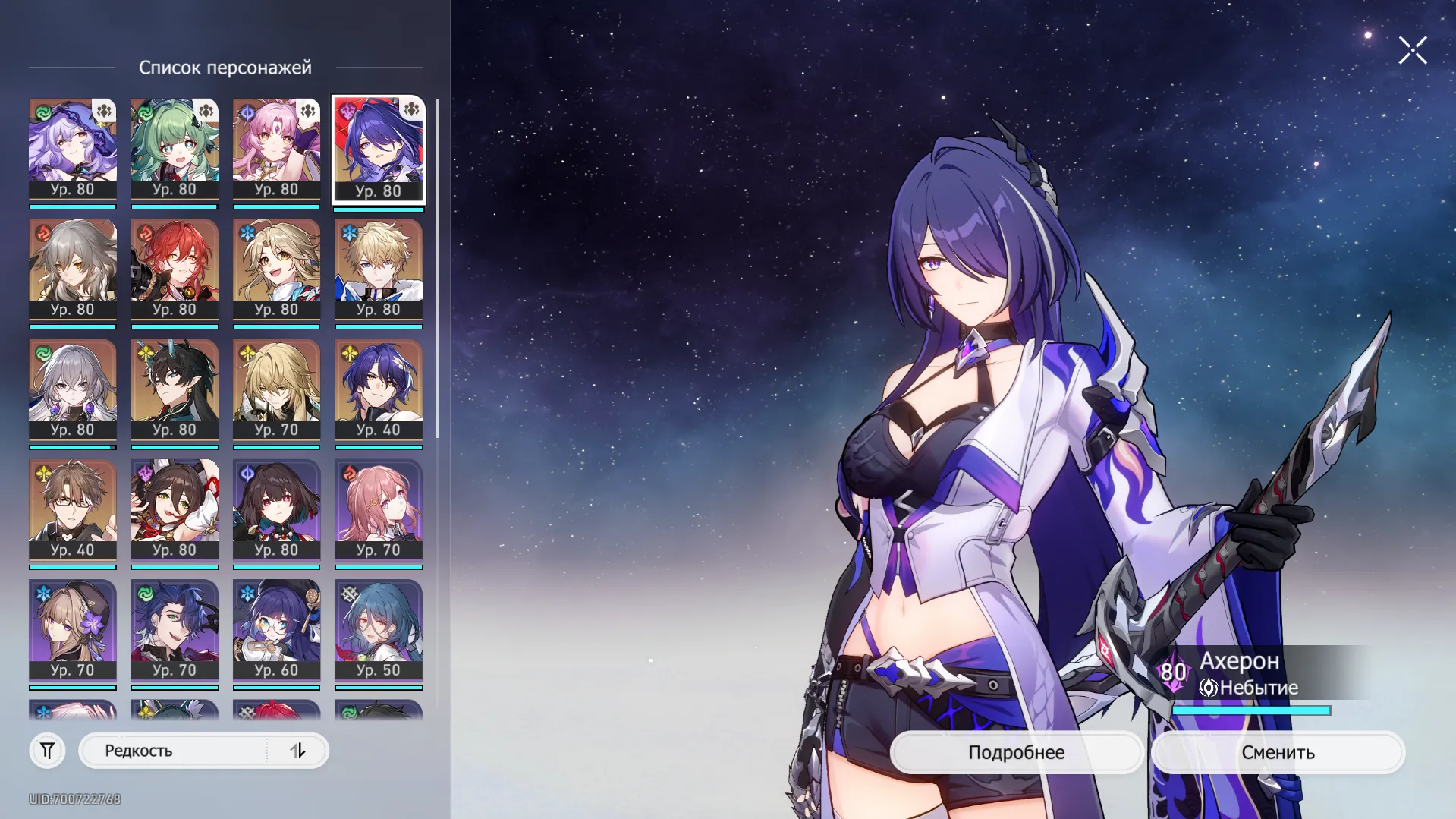
Task: Pick the blond Gepard portrait
Action: pos(379,269)
